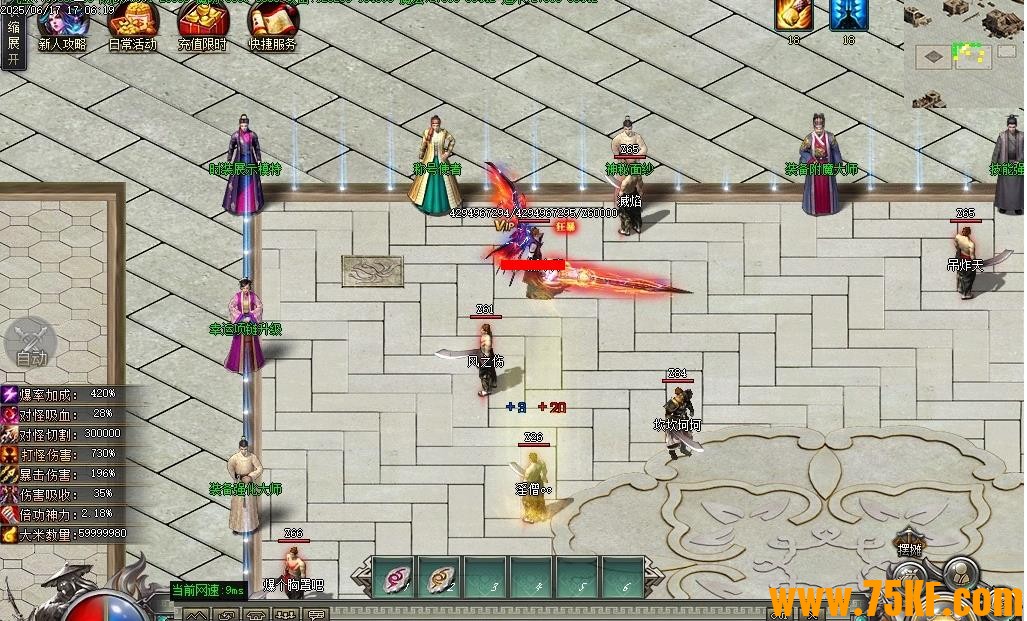Image resolution: width=1027 pixels, height=621 pixels.
Task: Open the 充值限时 limited recharge offer
Action: coord(202,24)
